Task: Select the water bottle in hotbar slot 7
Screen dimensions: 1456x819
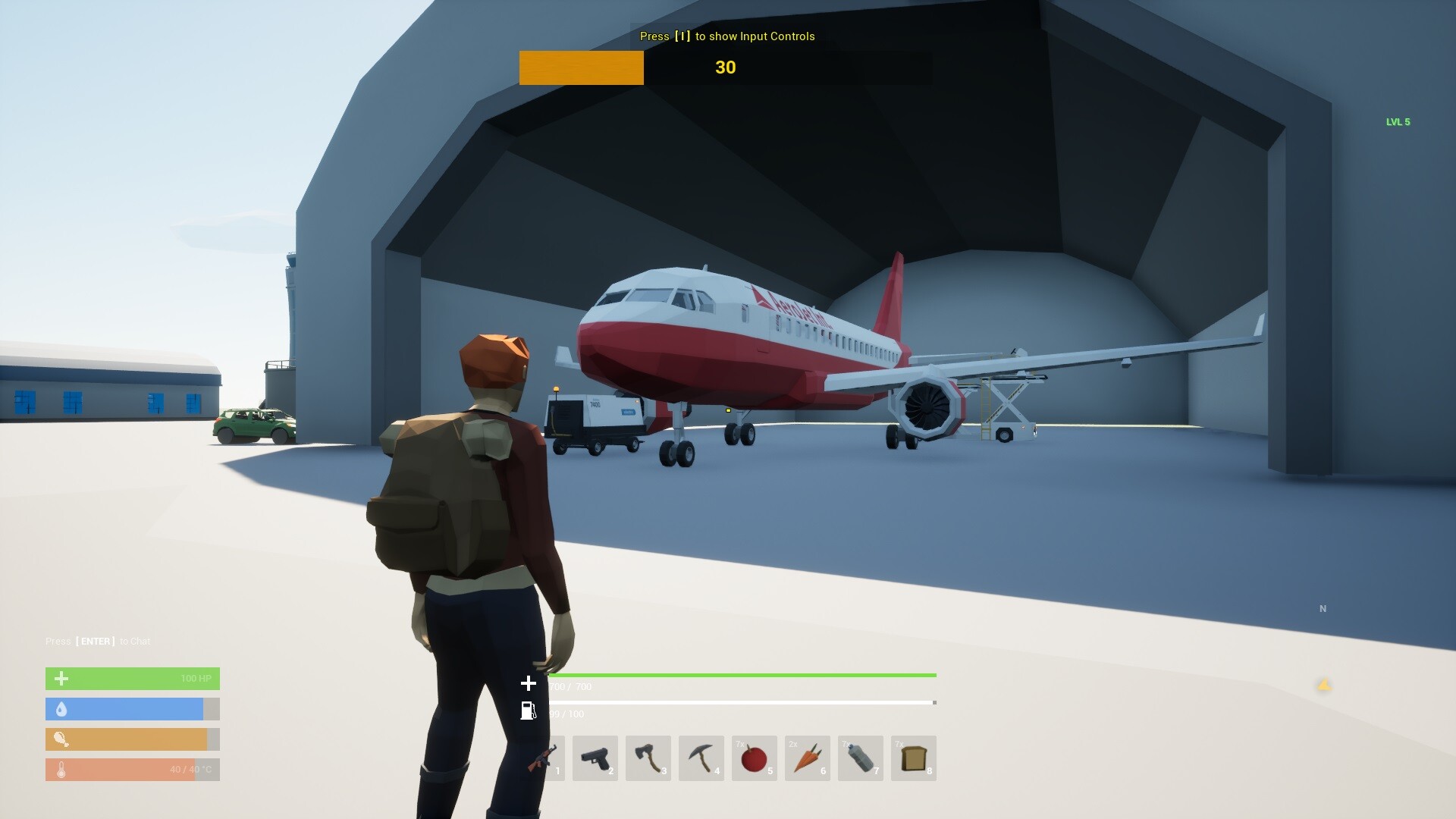Action: [861, 758]
